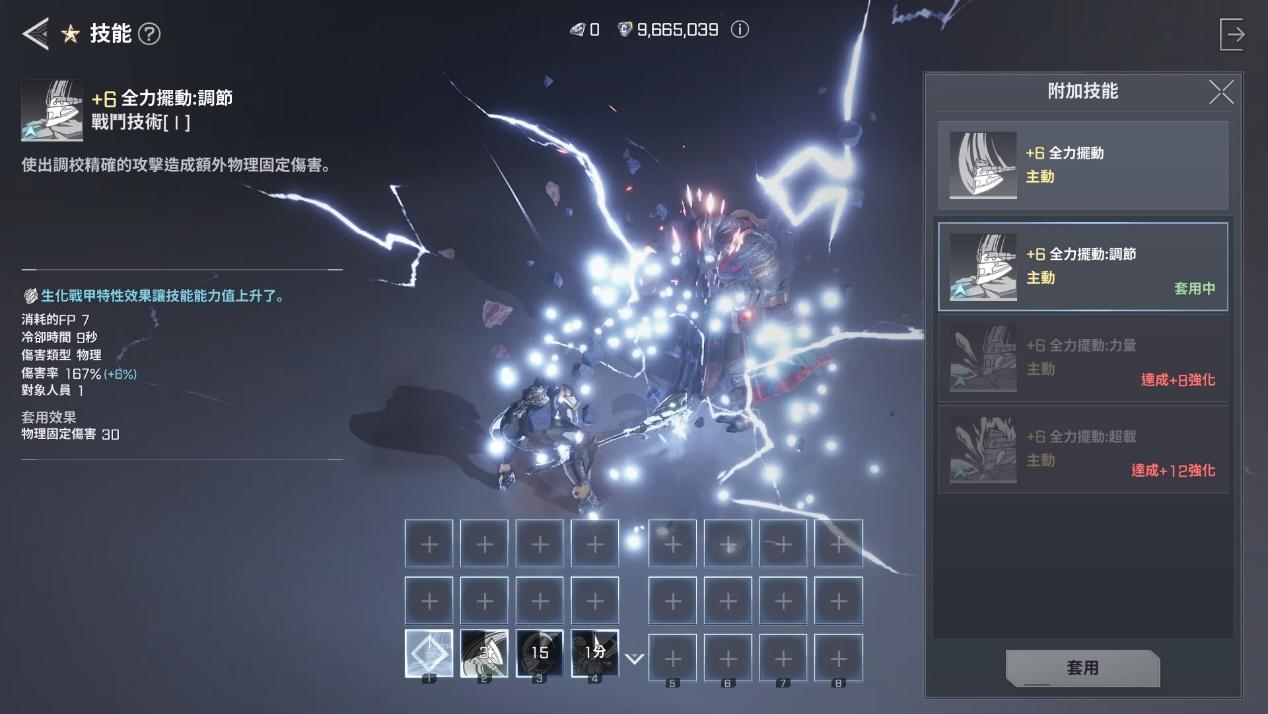Select hotbar slot 3 showing 15 cooldown
1268x714 pixels.
[x=539, y=654]
